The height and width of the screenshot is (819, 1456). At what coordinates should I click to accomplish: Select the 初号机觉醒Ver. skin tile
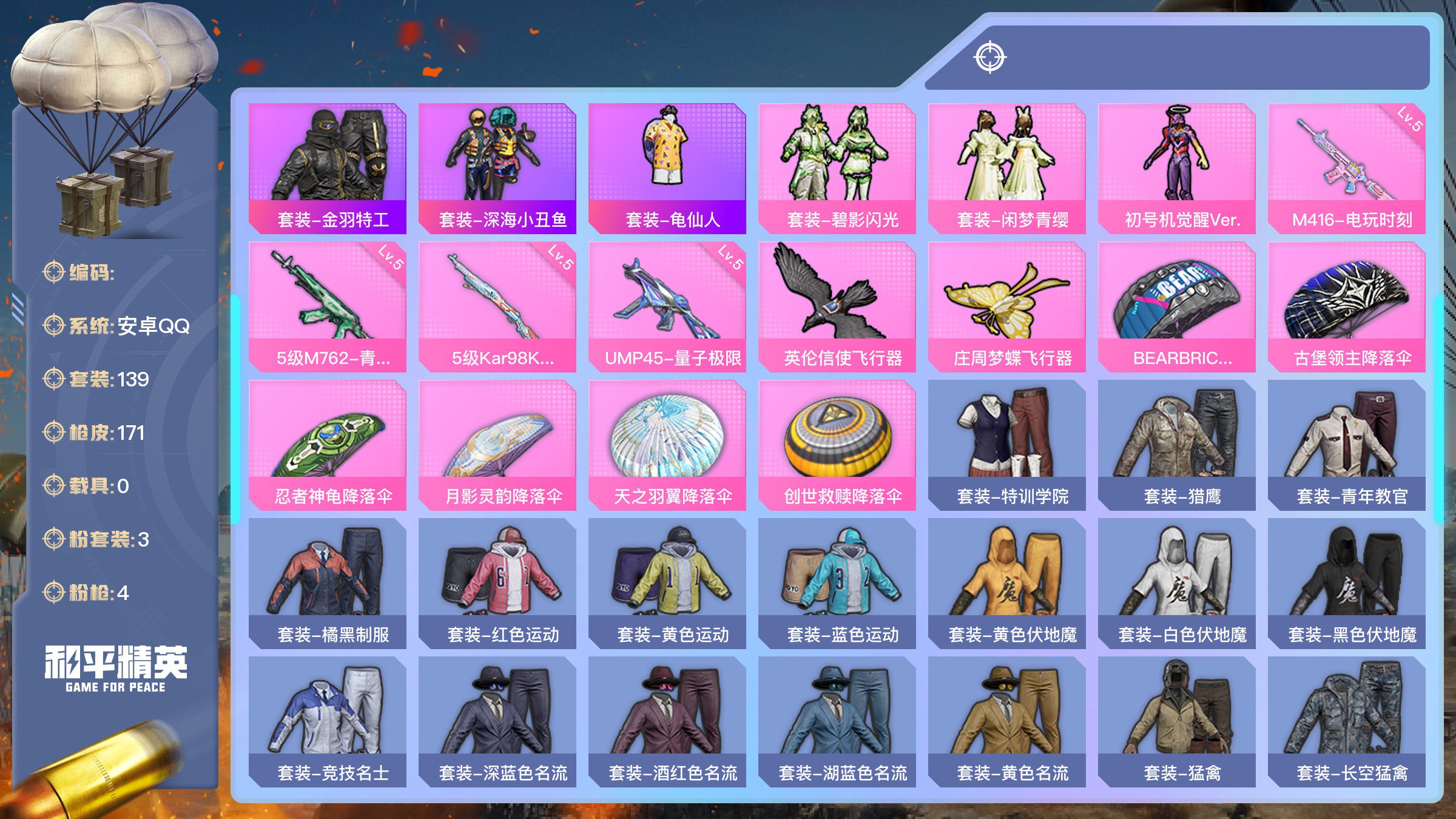coord(1177,168)
